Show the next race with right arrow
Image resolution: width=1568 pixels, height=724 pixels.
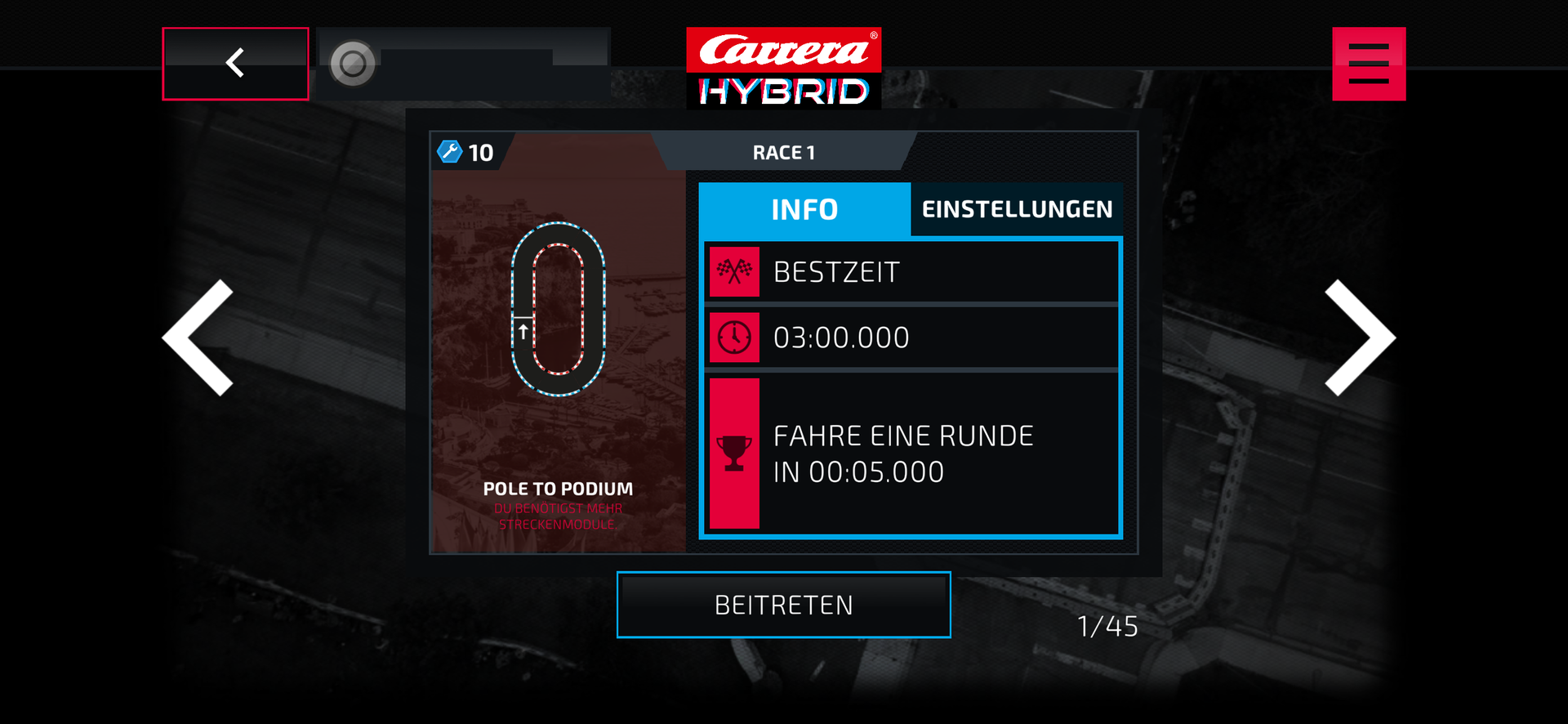coord(1359,337)
